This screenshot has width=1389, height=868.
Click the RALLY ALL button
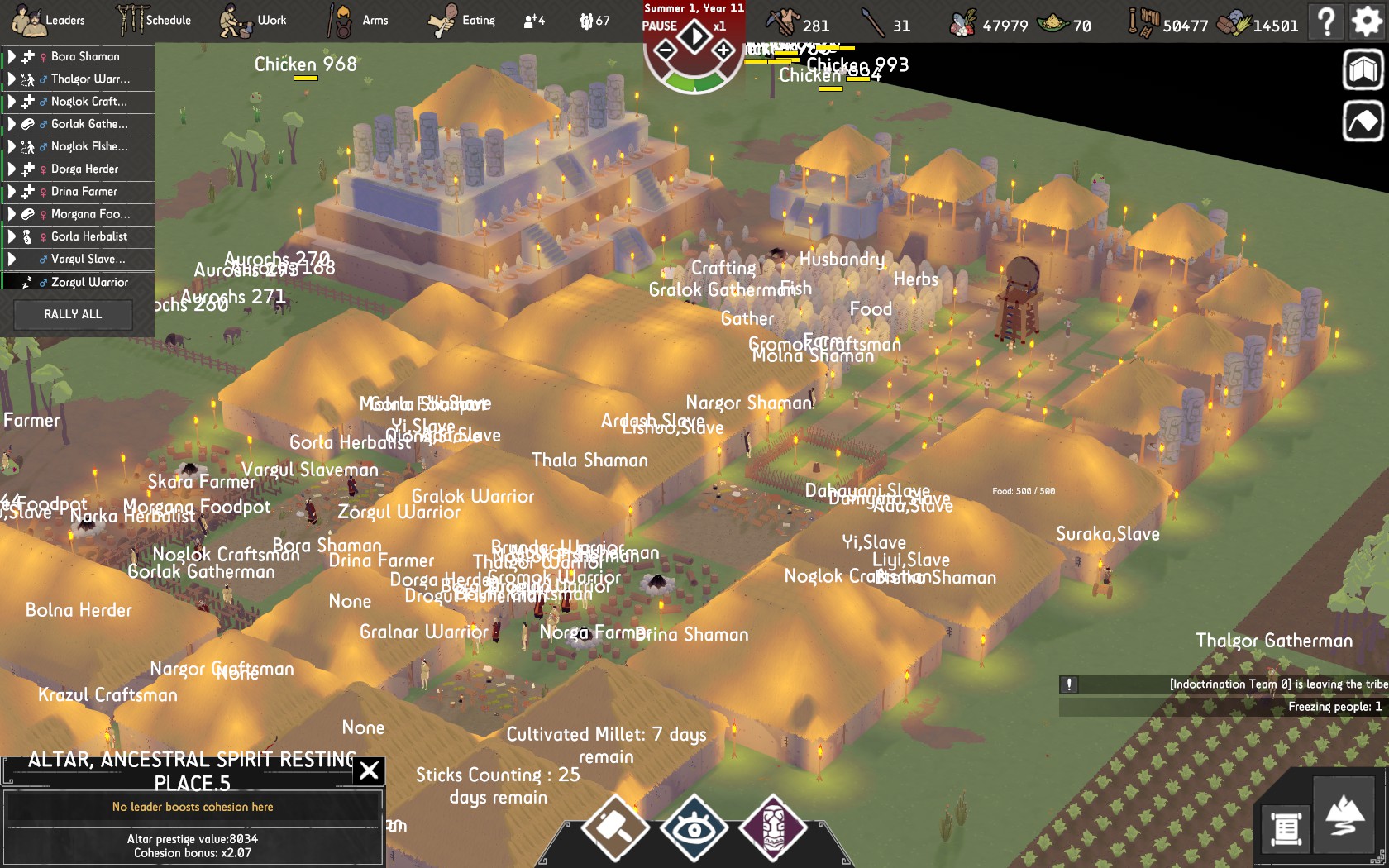pyautogui.click(x=73, y=314)
